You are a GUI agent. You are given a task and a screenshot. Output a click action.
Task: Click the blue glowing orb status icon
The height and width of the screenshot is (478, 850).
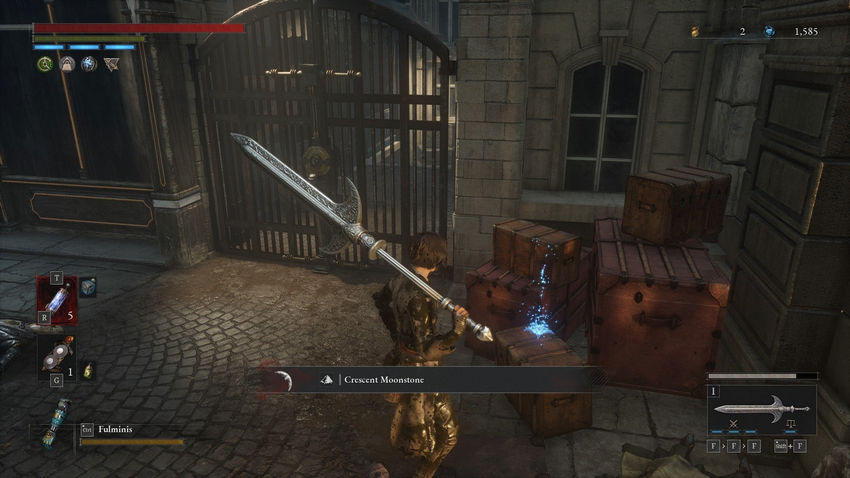click(89, 64)
